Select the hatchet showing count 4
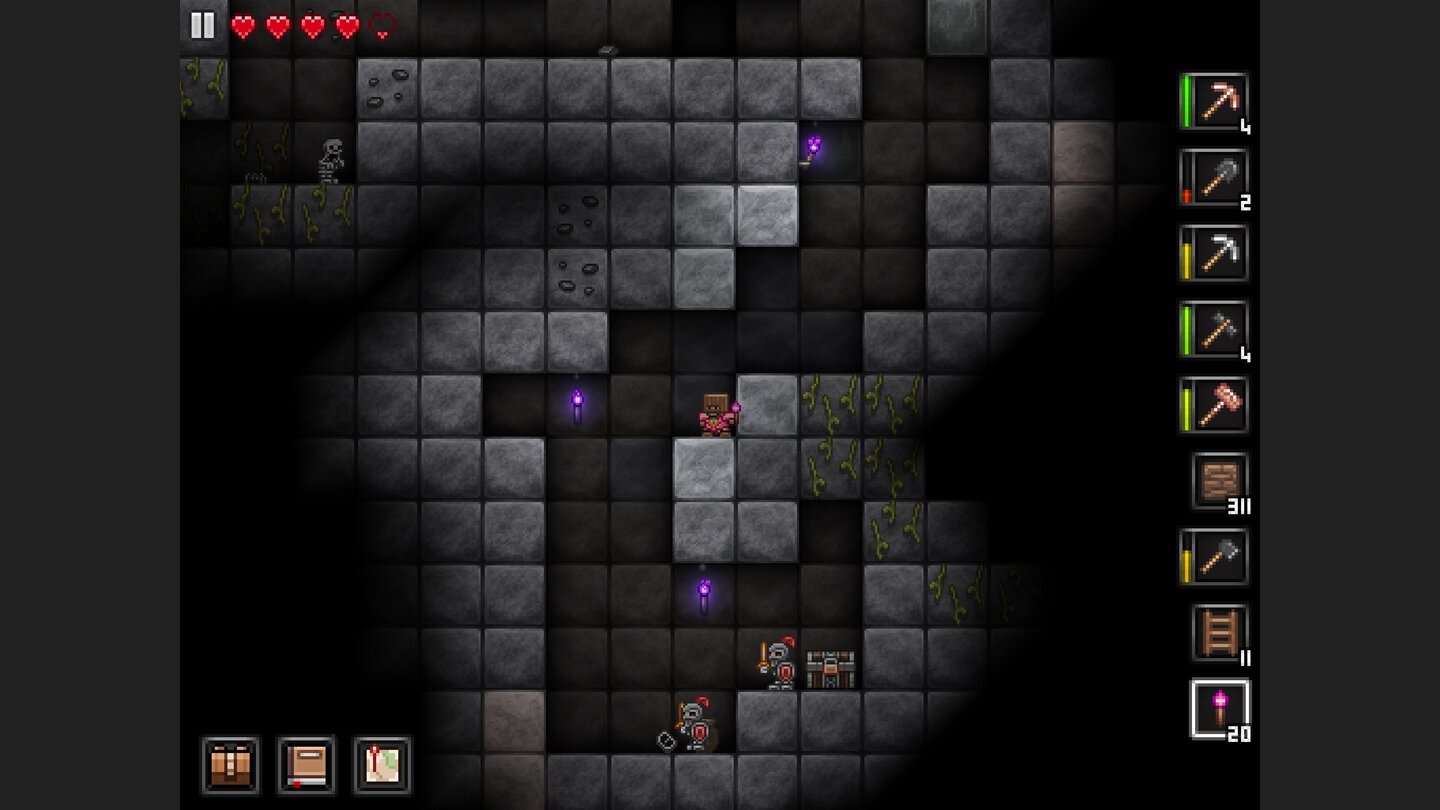The height and width of the screenshot is (810, 1440). click(x=1213, y=330)
